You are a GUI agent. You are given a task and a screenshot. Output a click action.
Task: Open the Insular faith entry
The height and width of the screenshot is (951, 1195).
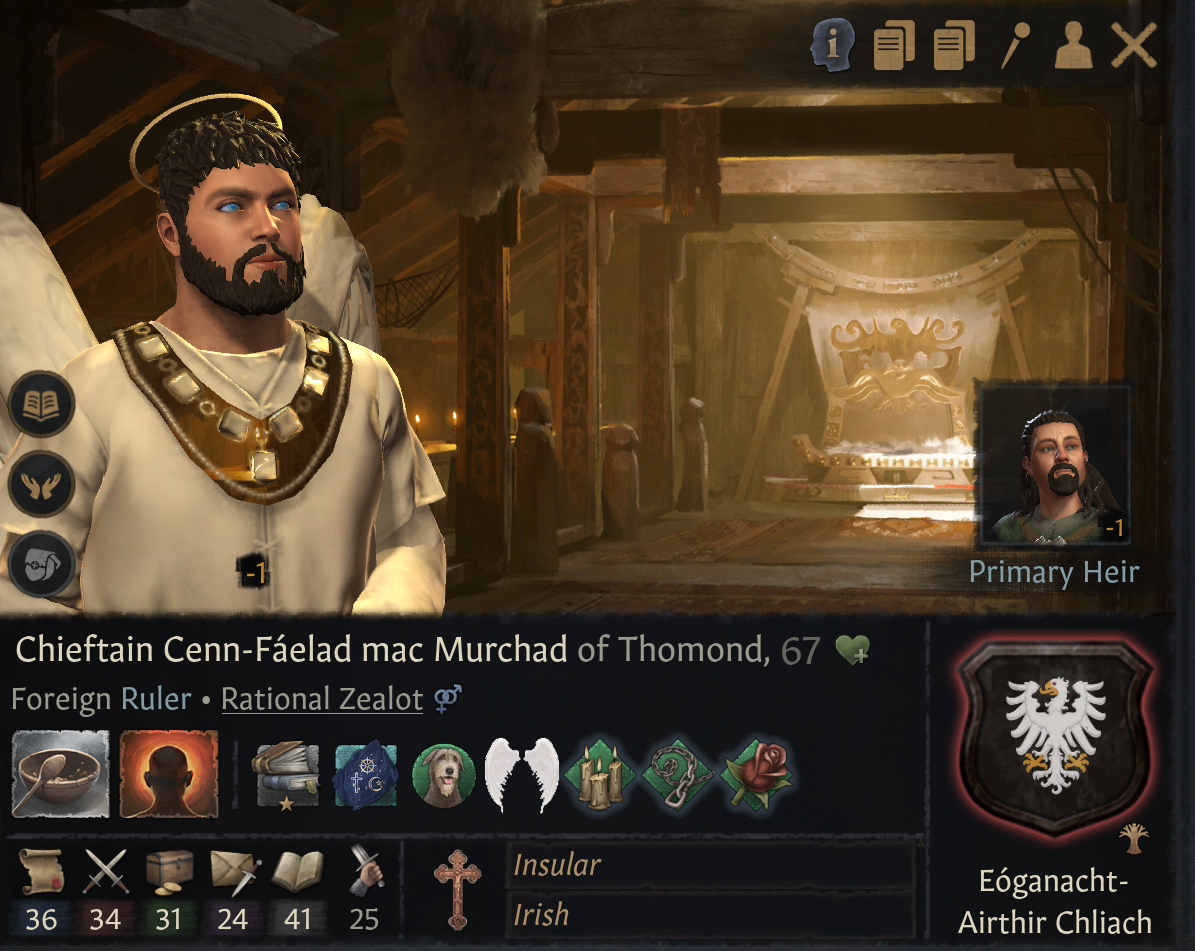[x=710, y=865]
